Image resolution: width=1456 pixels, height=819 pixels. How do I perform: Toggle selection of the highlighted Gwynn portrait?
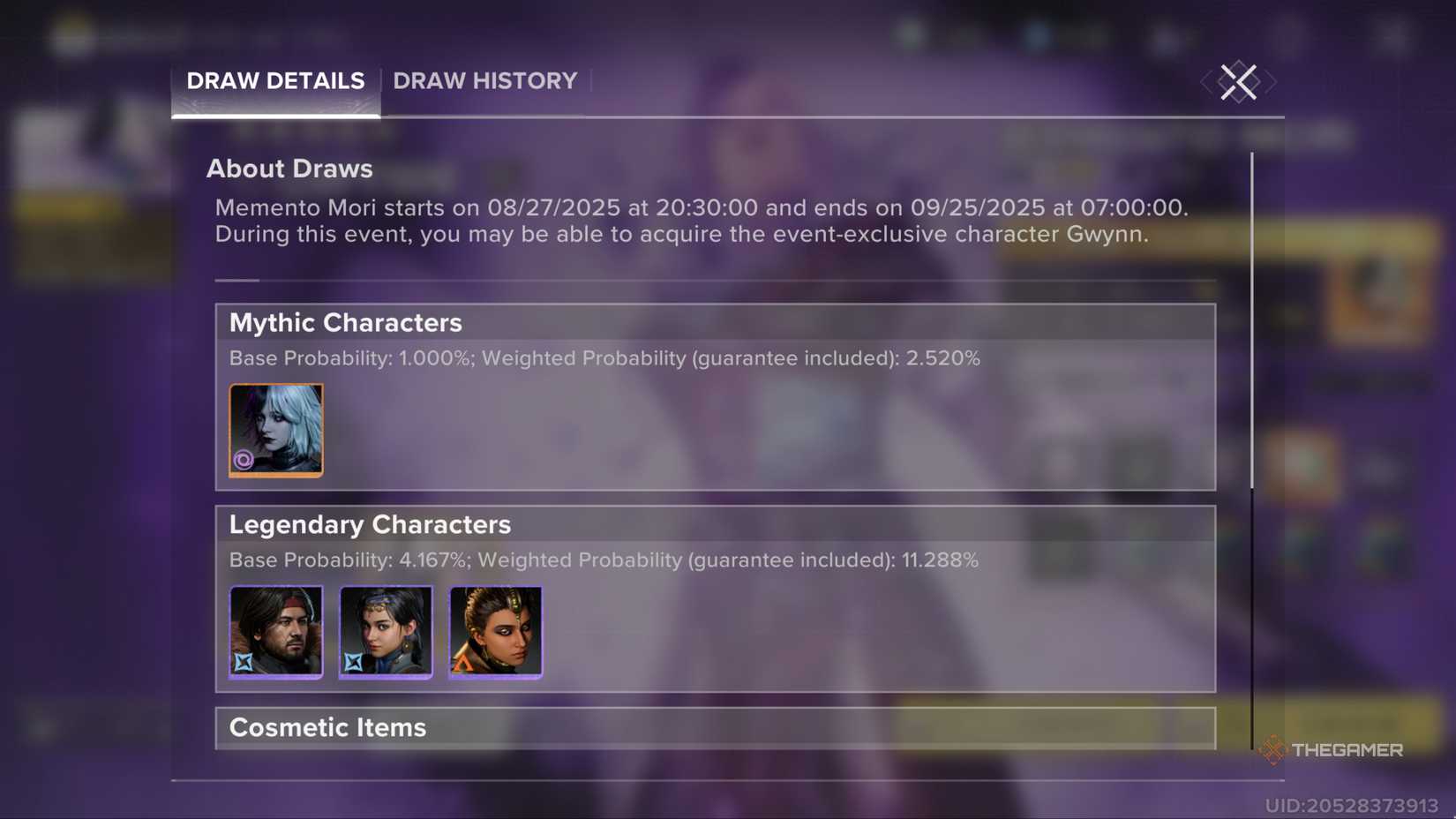tap(276, 430)
